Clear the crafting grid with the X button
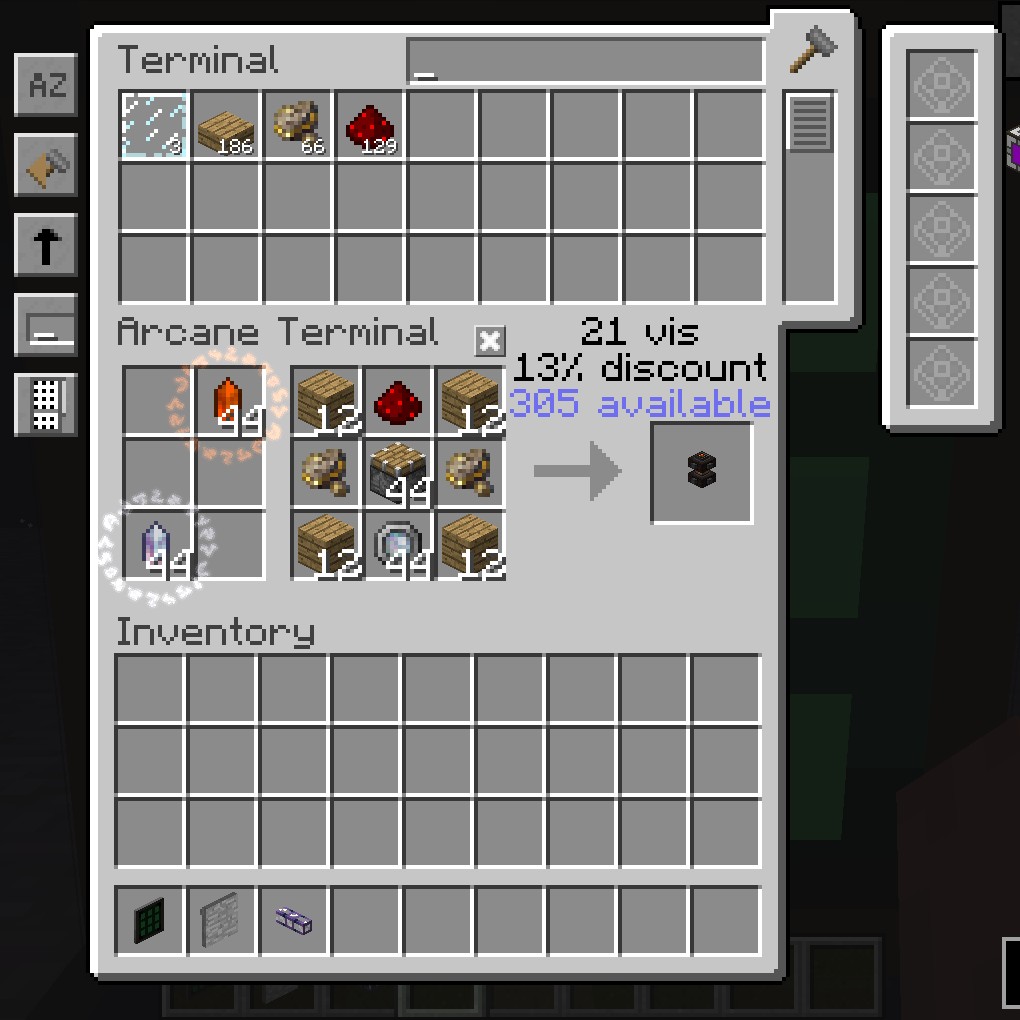Image resolution: width=1020 pixels, height=1020 pixels. tap(489, 341)
